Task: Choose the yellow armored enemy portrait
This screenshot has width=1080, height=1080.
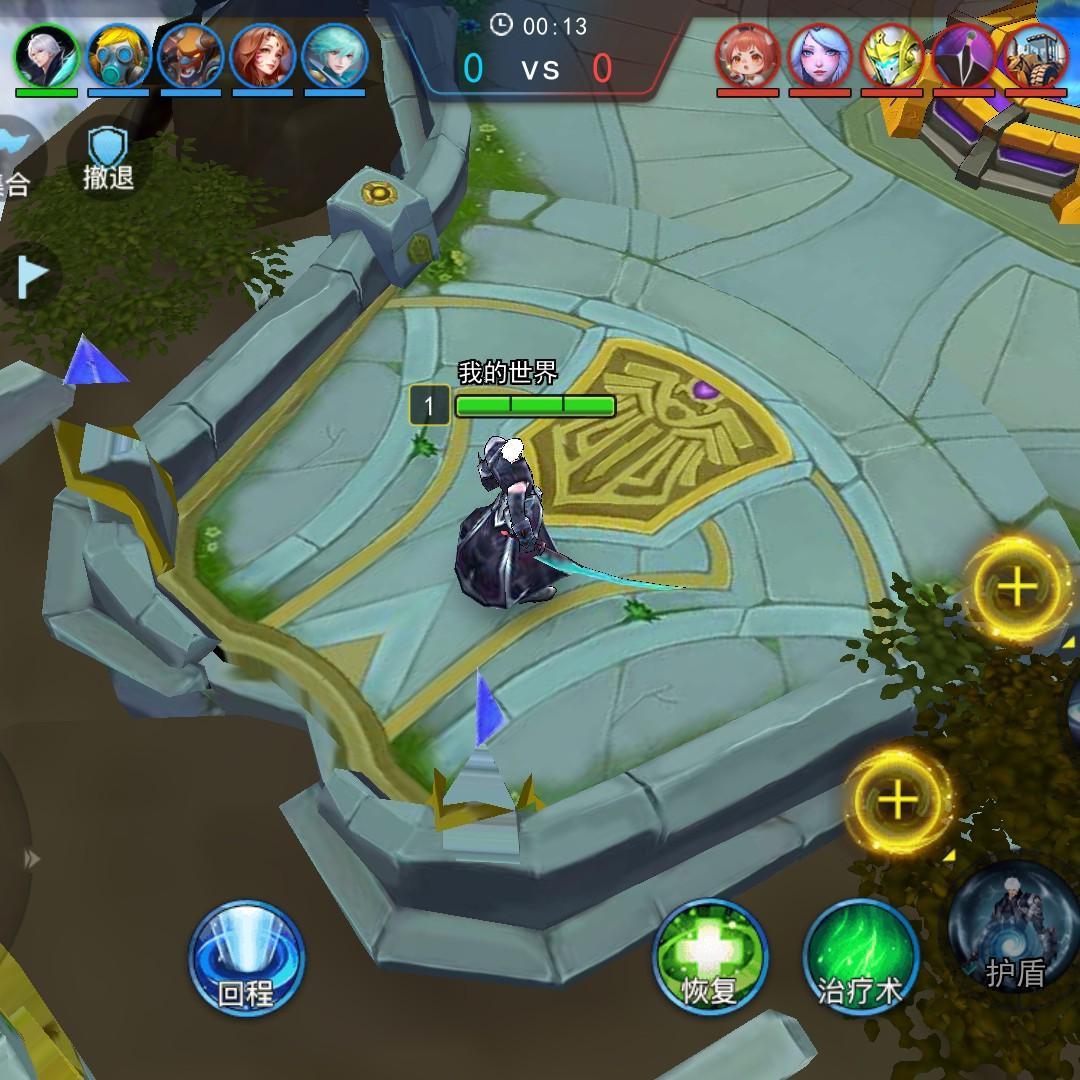Action: [x=892, y=56]
